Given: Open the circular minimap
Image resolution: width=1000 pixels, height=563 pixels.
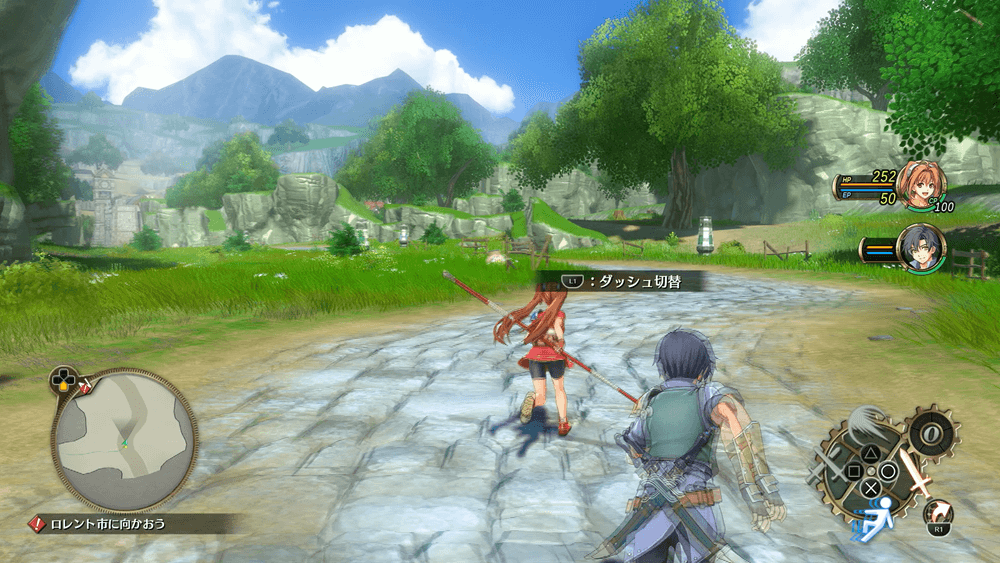Looking at the screenshot, I should 124,440.
